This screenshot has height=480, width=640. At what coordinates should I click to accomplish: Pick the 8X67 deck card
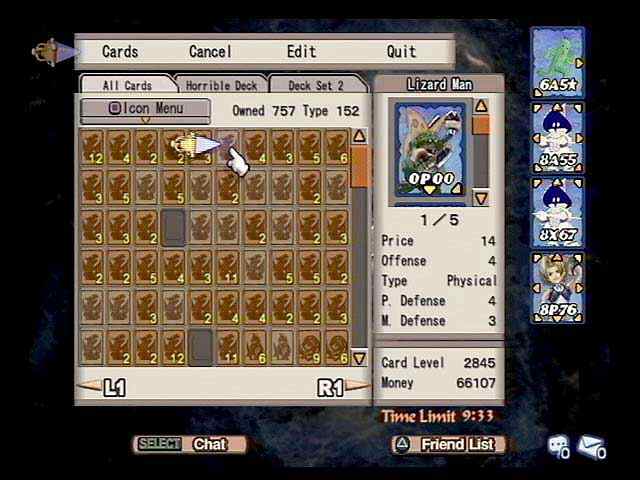[x=558, y=212]
